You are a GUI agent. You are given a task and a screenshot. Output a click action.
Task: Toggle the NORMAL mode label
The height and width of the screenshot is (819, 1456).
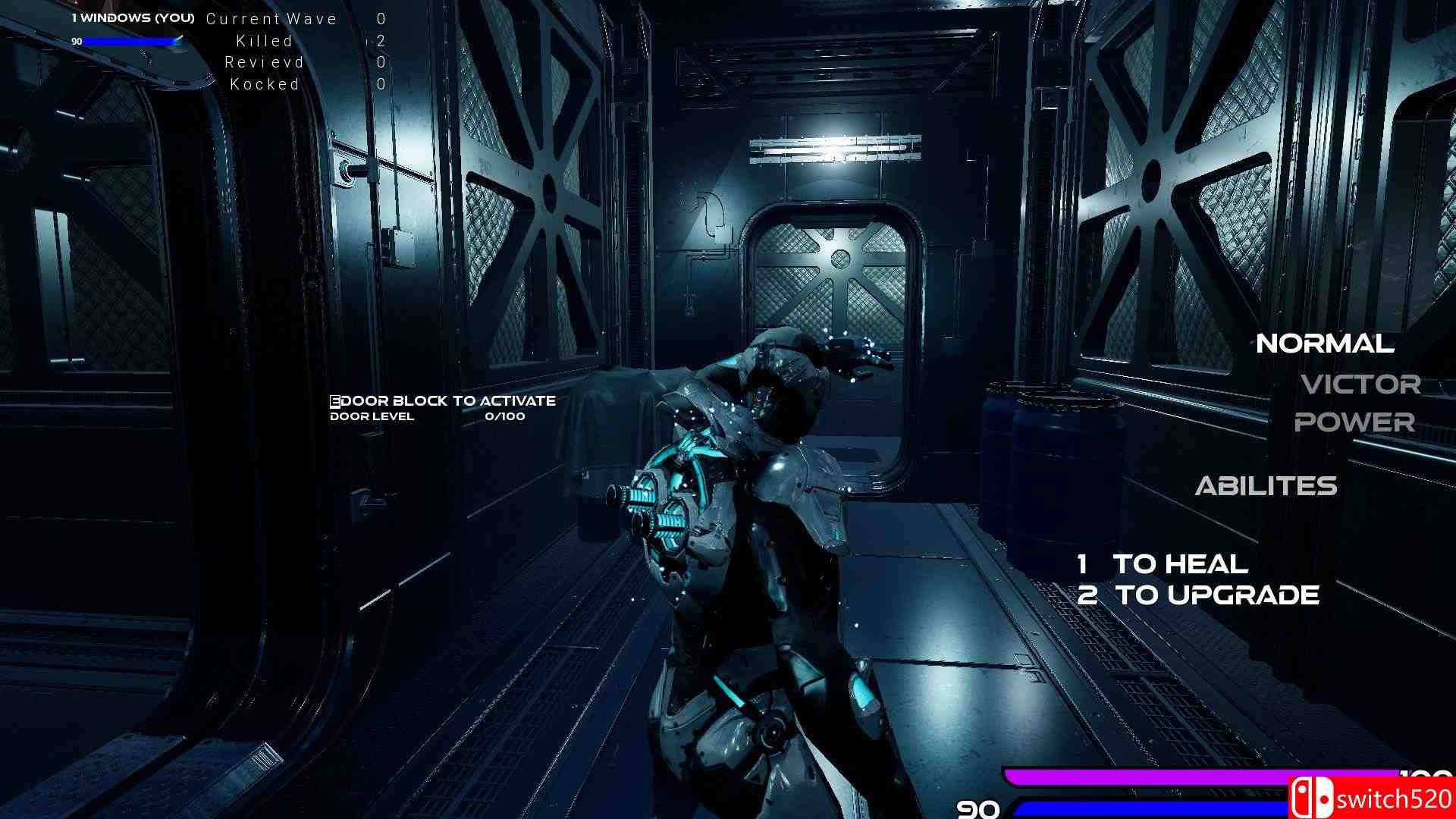pyautogui.click(x=1324, y=344)
